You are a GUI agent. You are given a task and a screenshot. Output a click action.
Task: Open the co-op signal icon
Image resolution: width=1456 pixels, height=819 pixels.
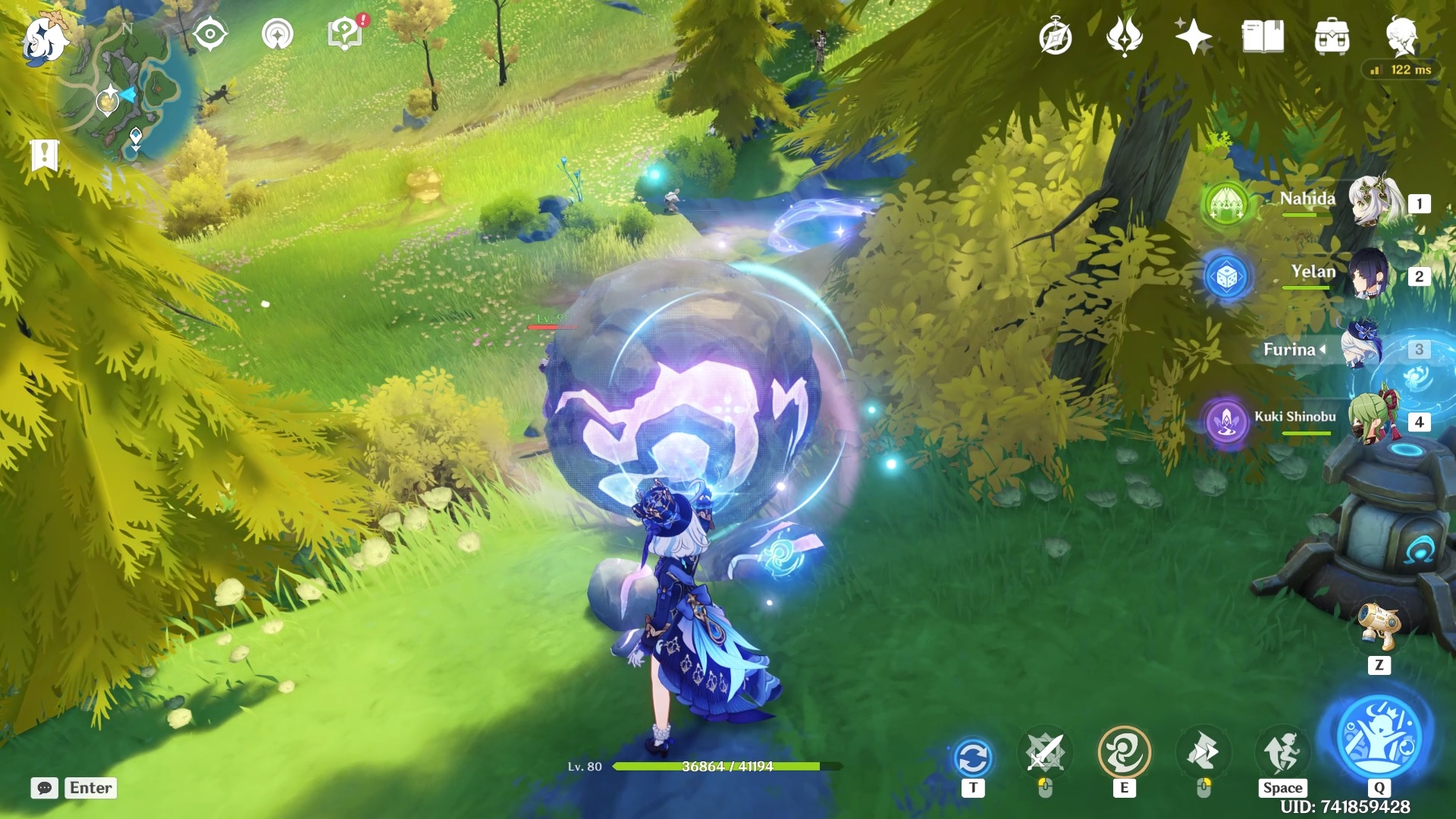(x=277, y=35)
